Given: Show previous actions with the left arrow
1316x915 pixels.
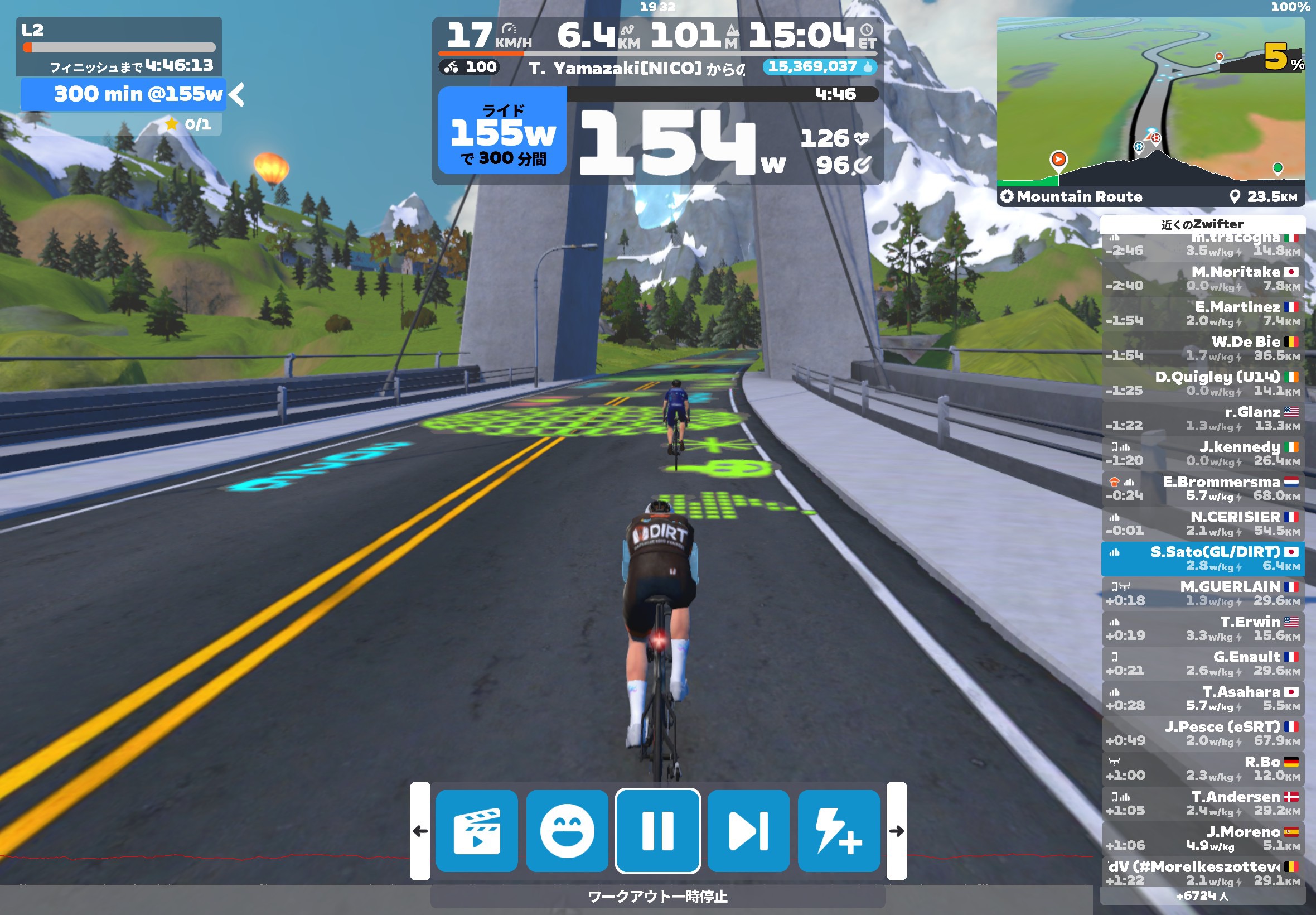Looking at the screenshot, I should point(420,830).
